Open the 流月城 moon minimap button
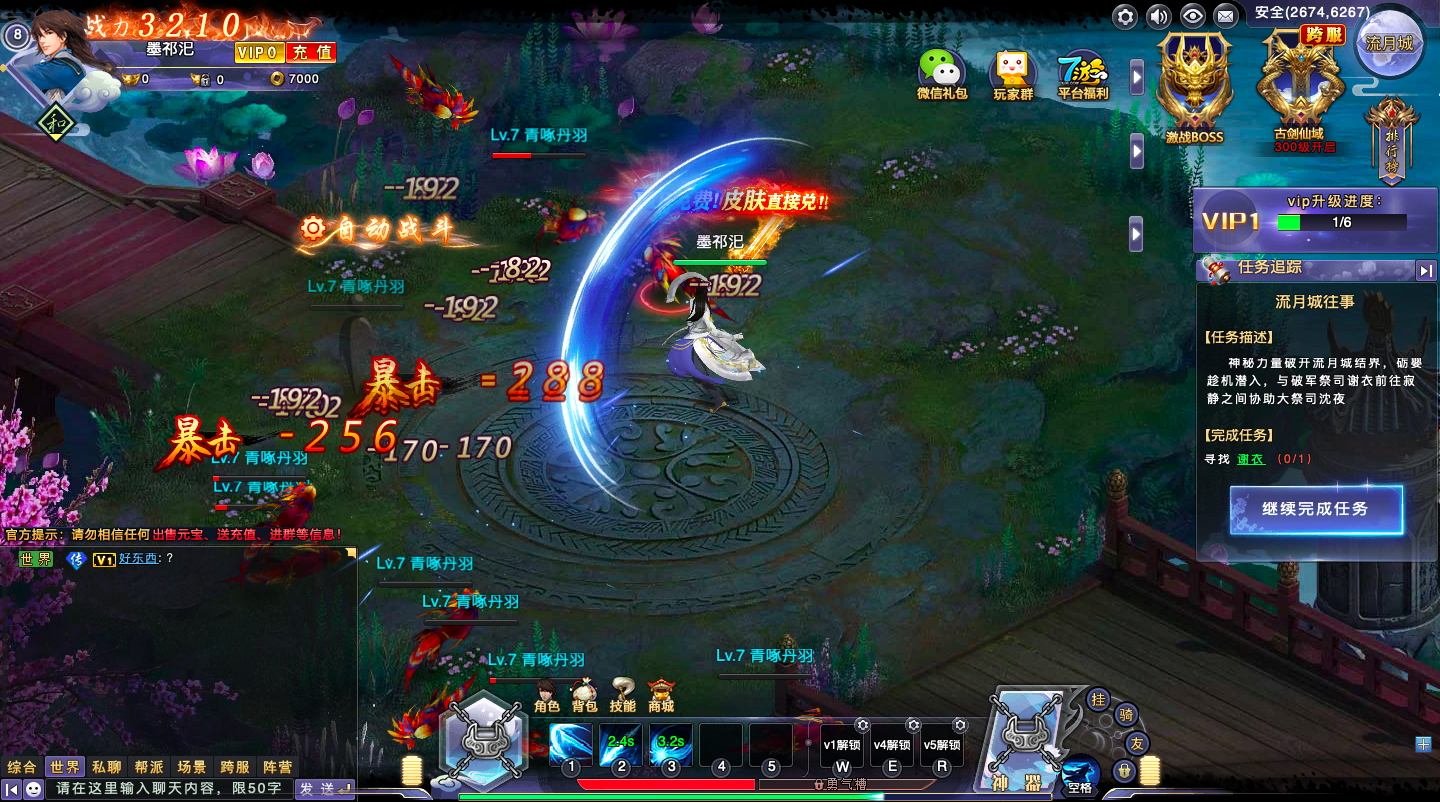The width and height of the screenshot is (1440, 803). point(1390,44)
